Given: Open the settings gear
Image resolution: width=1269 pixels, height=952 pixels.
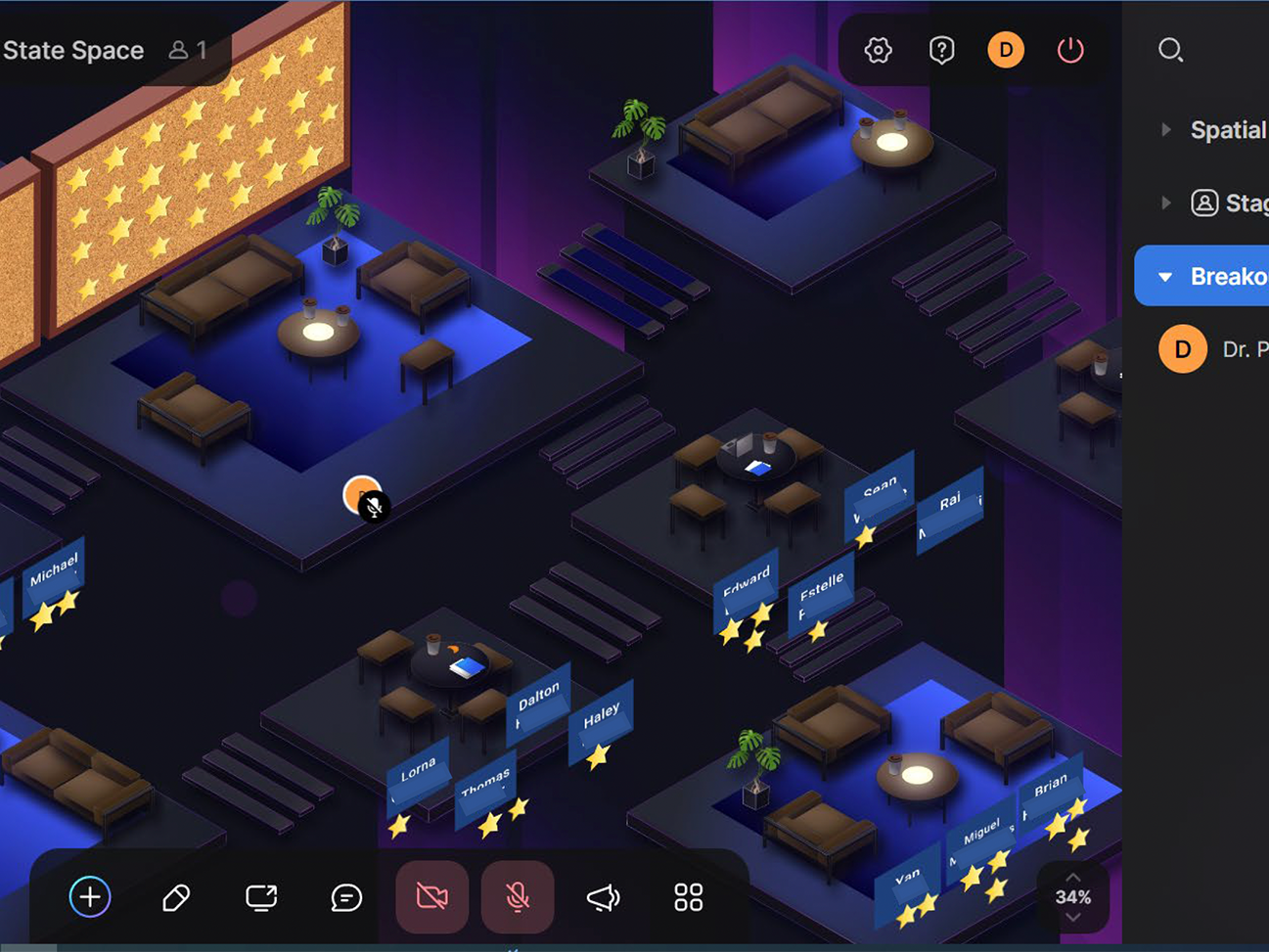Looking at the screenshot, I should [878, 50].
